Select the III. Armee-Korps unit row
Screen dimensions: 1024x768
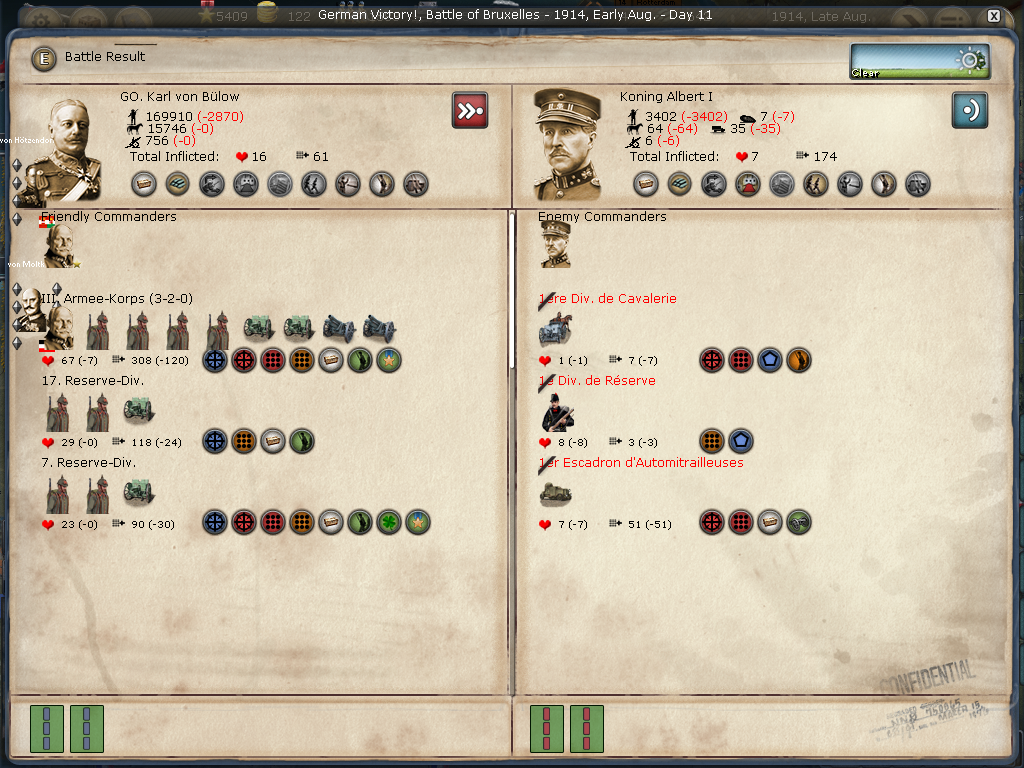(x=128, y=299)
